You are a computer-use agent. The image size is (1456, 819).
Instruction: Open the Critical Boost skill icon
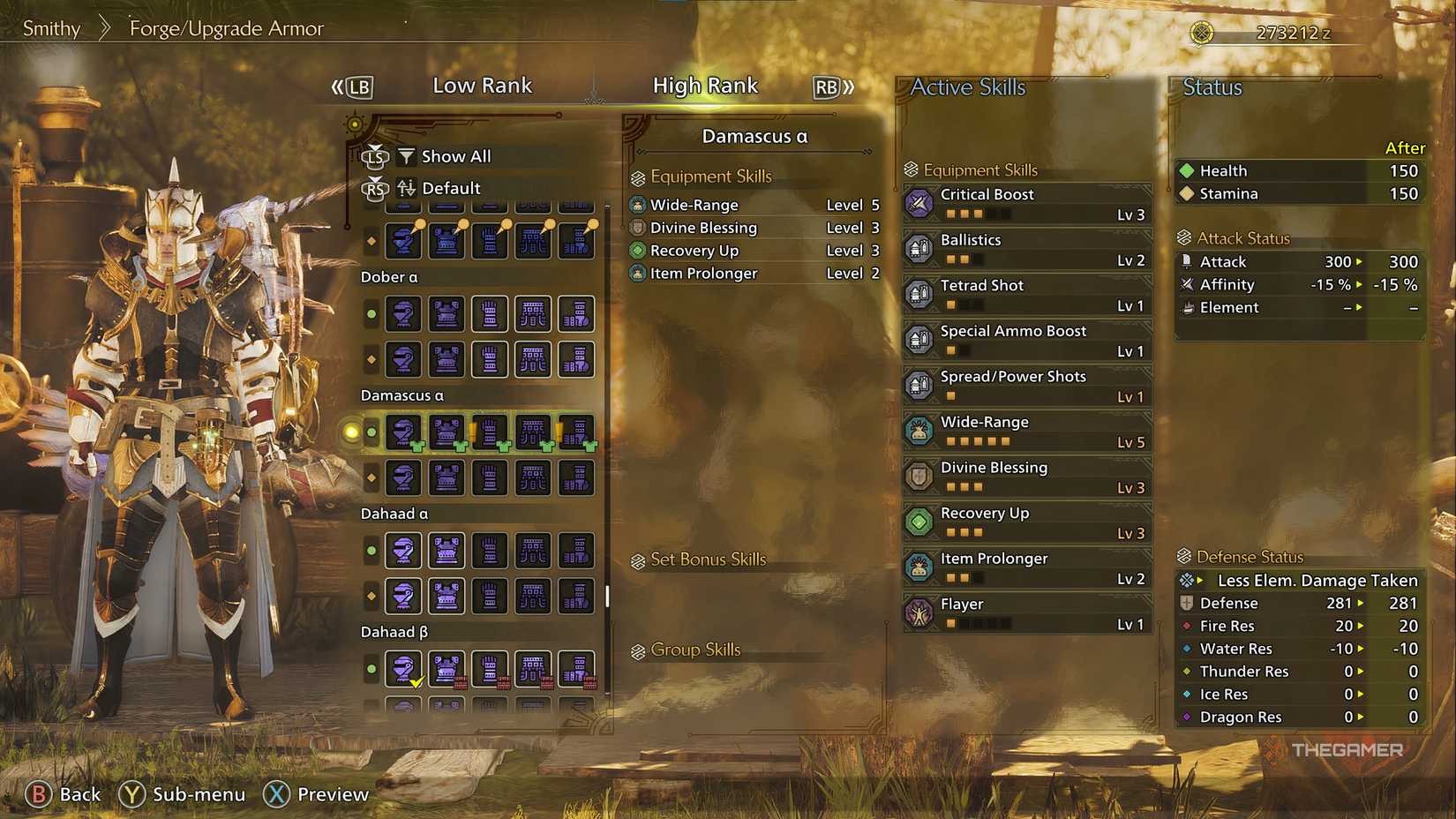919,203
